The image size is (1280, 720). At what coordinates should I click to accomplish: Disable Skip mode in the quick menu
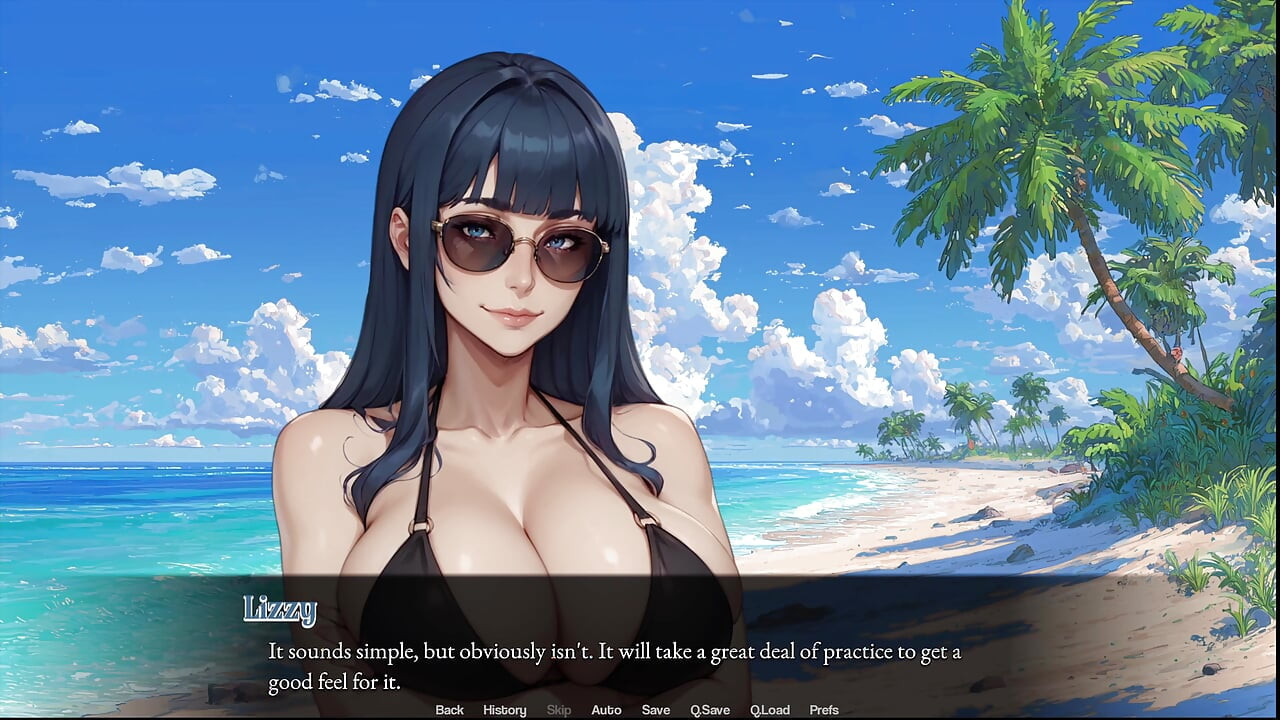tap(558, 710)
